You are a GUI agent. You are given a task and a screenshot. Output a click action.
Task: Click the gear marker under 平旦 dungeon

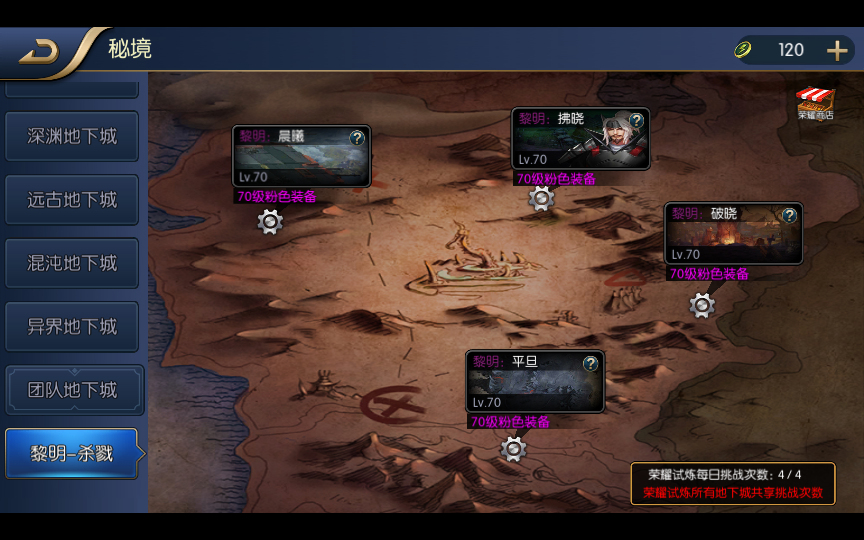tap(513, 449)
